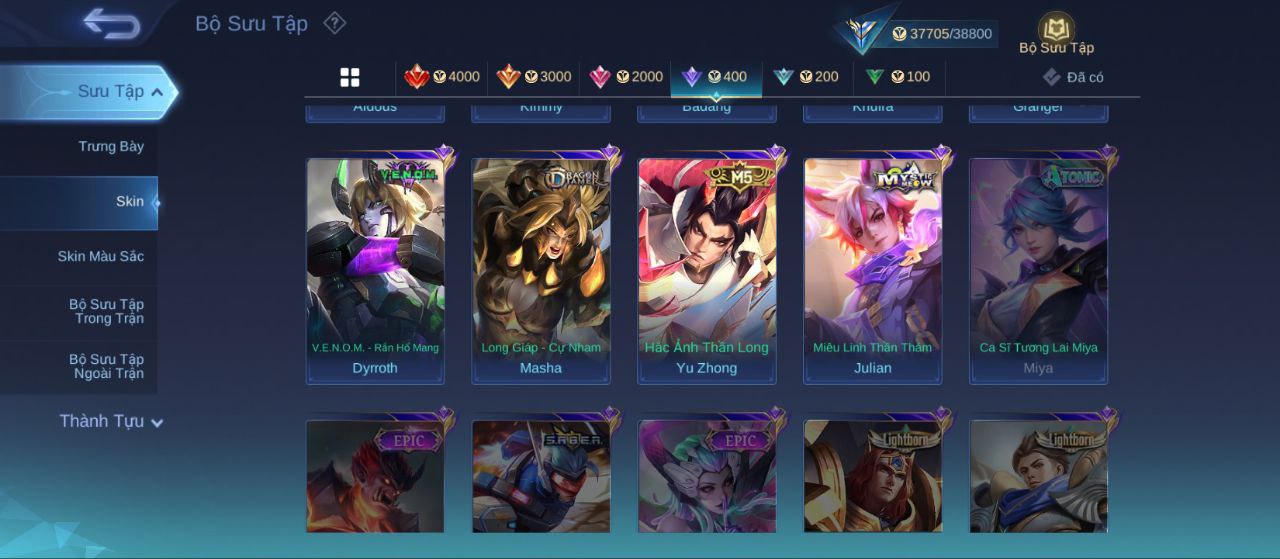Image resolution: width=1280 pixels, height=559 pixels.
Task: Select the Dyrroth V.E.N.O.M. skin card
Action: (375, 270)
